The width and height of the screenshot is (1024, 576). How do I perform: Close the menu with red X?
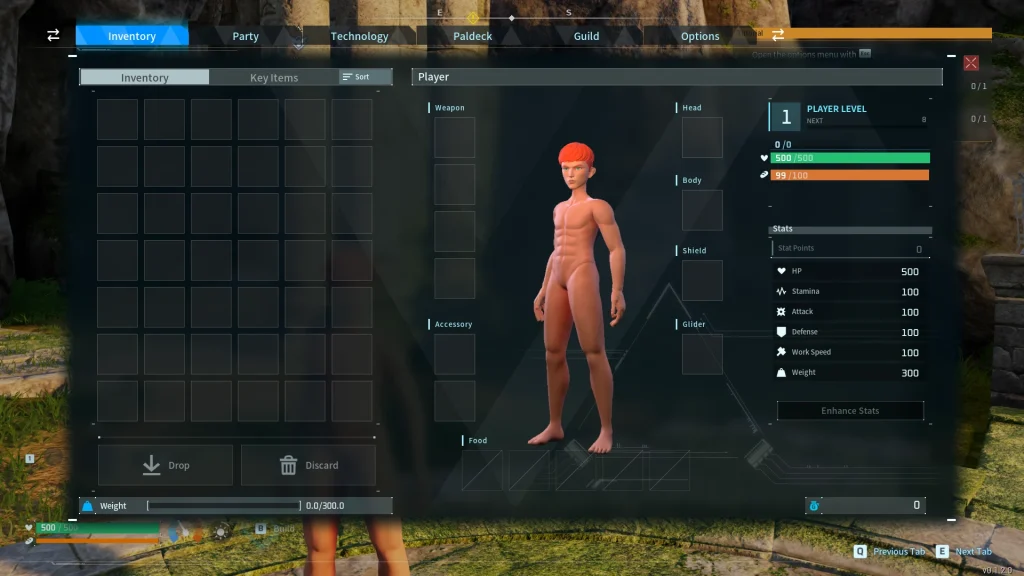(971, 63)
